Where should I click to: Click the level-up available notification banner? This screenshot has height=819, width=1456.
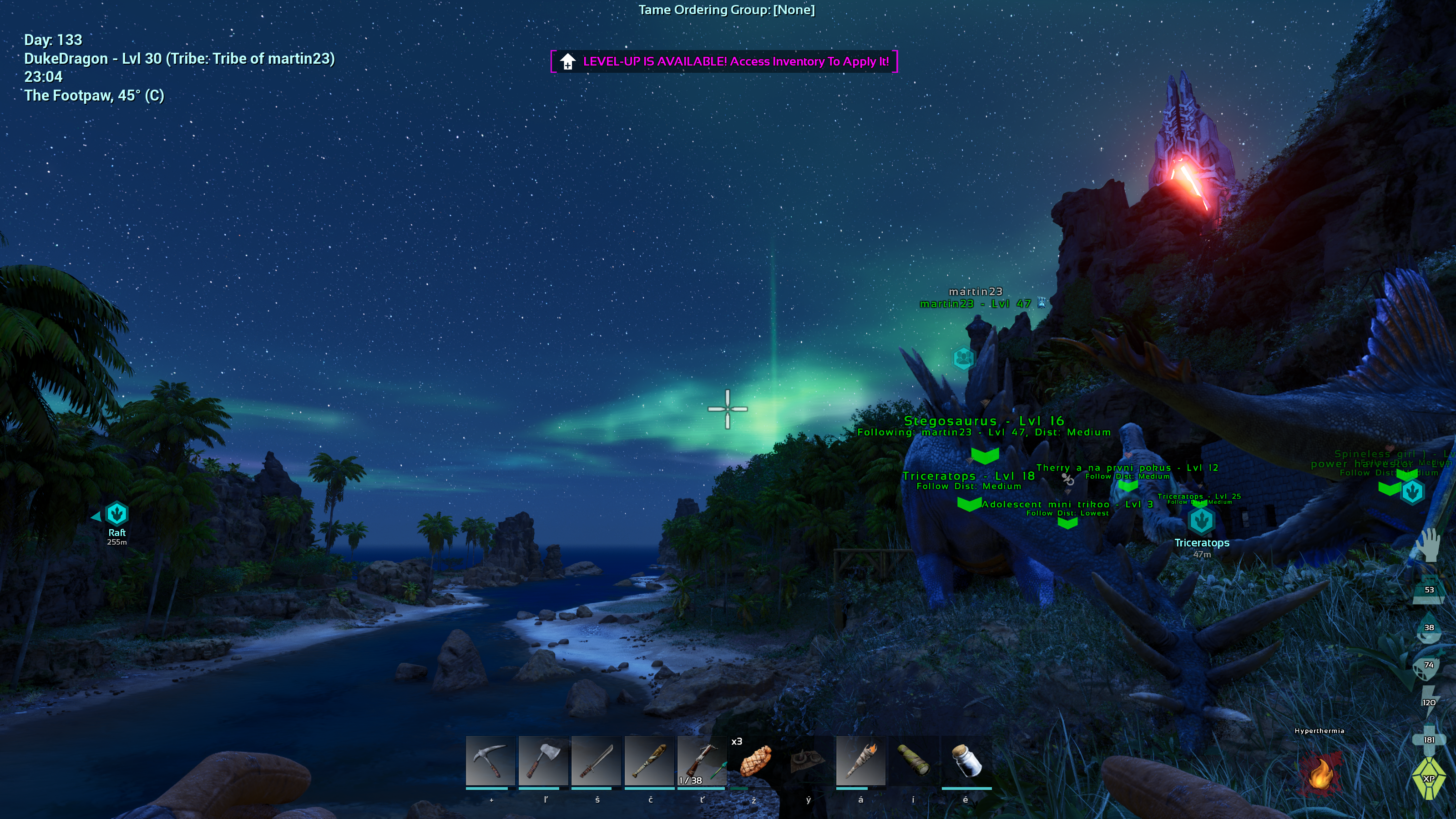(724, 61)
